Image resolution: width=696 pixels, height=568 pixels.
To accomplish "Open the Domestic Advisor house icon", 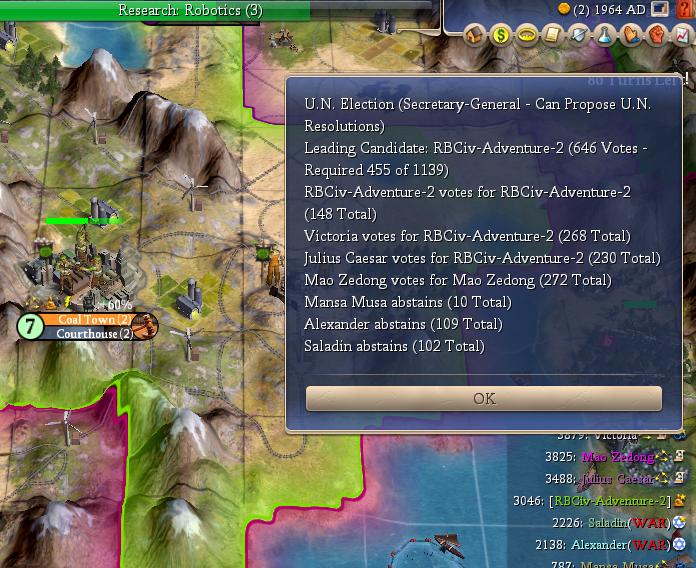I will pos(474,36).
